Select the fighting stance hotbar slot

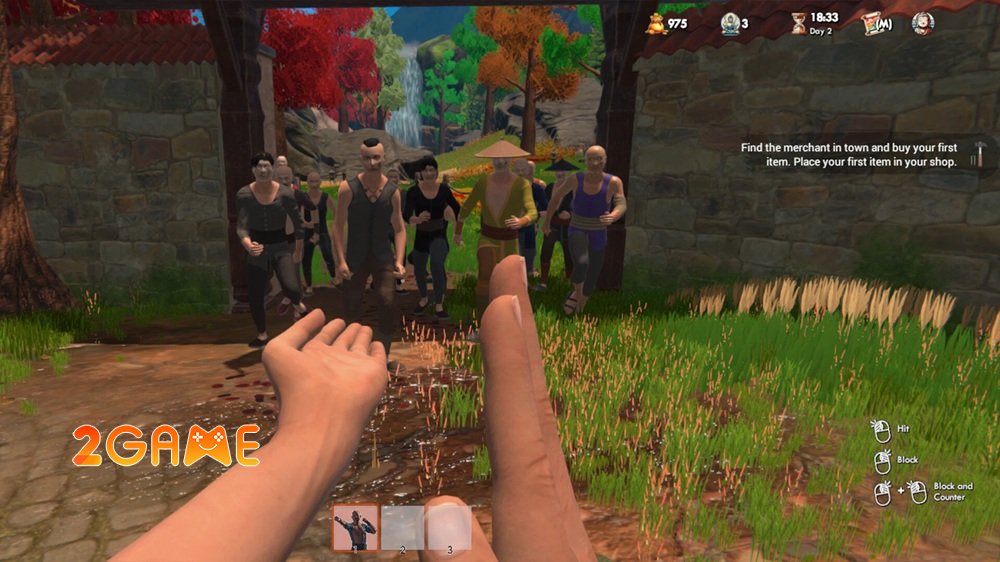coord(355,527)
